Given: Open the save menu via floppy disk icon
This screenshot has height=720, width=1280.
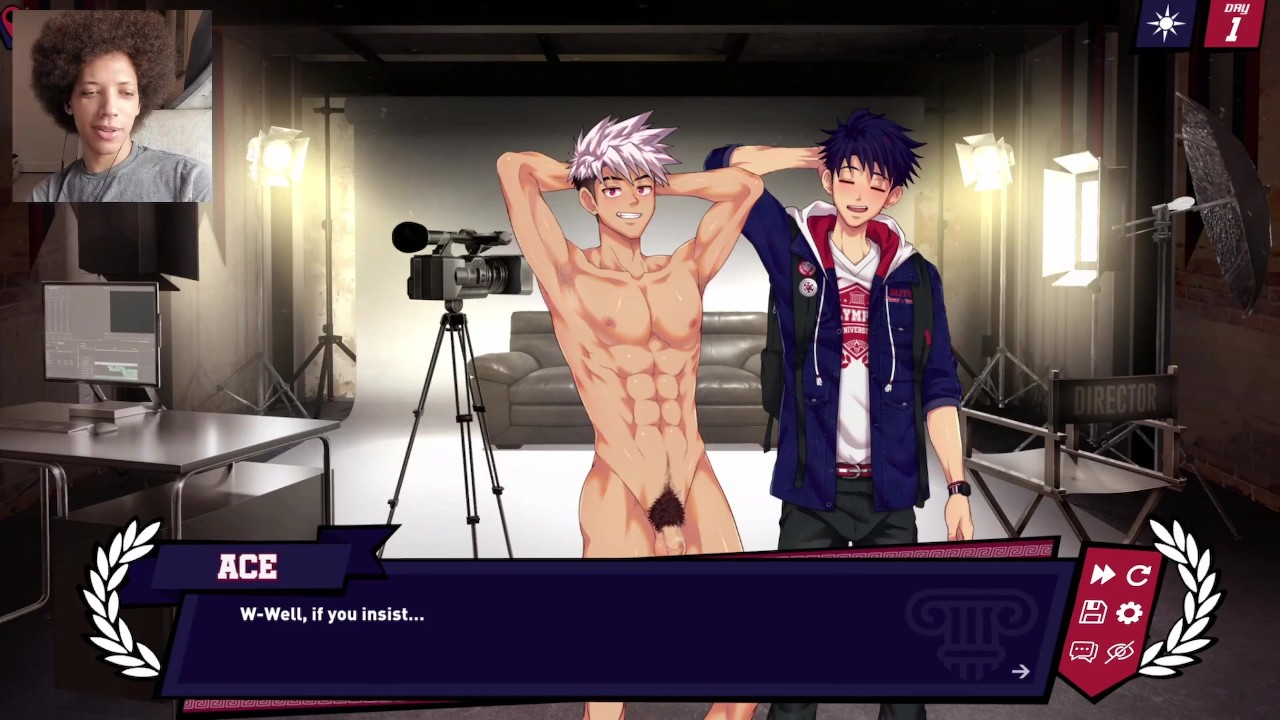Looking at the screenshot, I should pyautogui.click(x=1092, y=613).
